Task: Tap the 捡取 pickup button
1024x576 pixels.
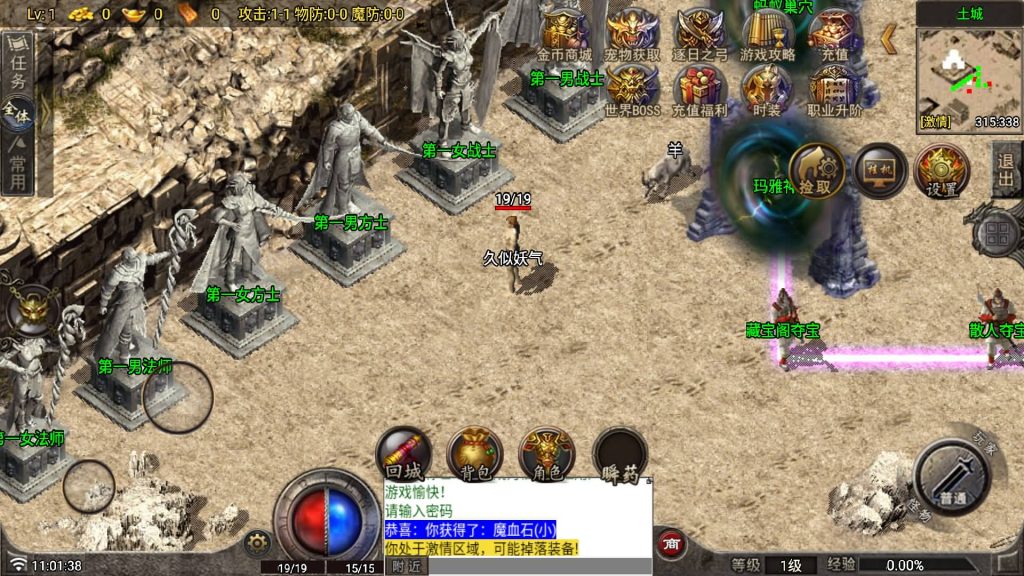Action: tap(815, 171)
